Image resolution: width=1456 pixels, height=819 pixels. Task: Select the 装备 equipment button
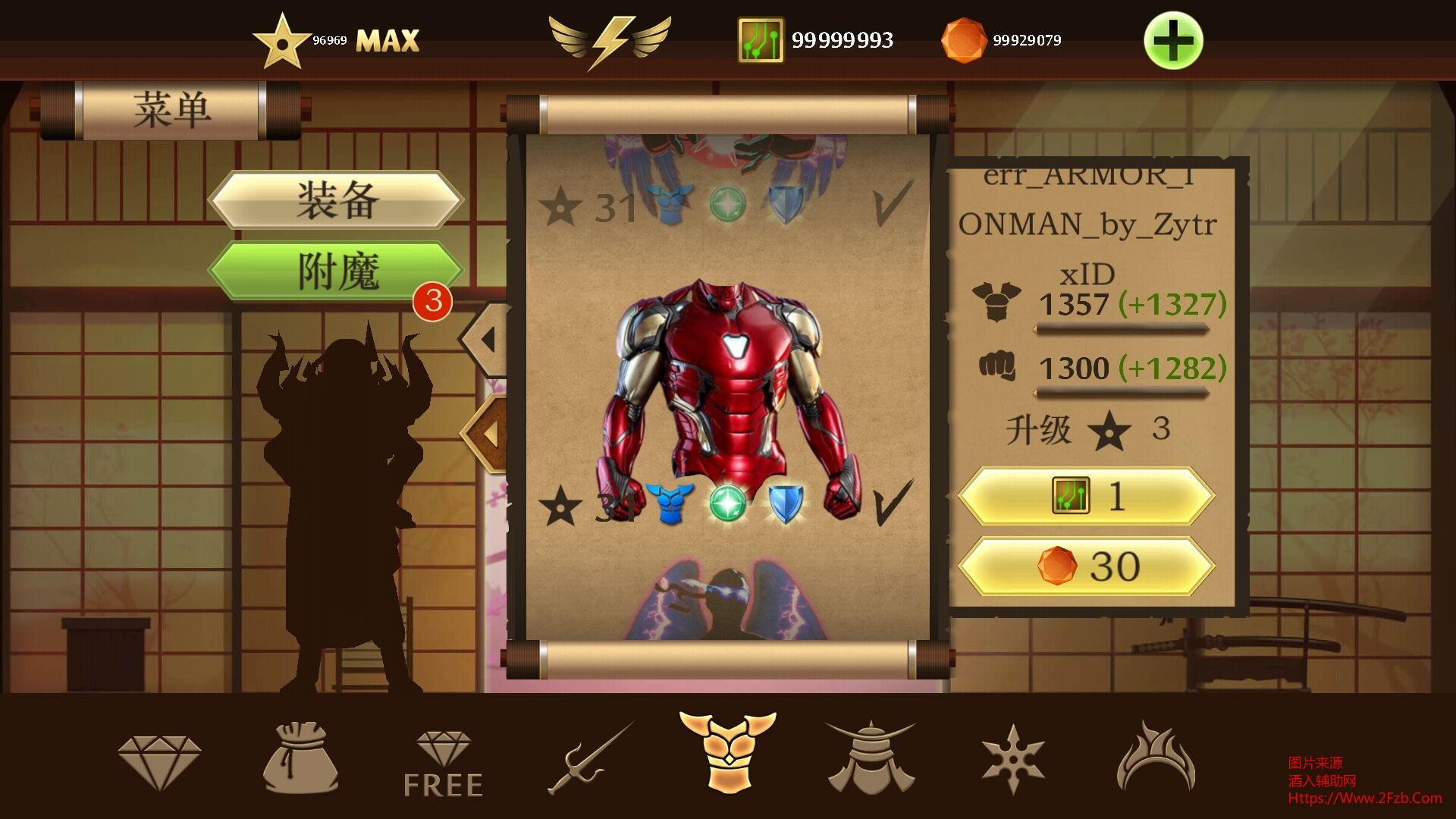(x=336, y=199)
